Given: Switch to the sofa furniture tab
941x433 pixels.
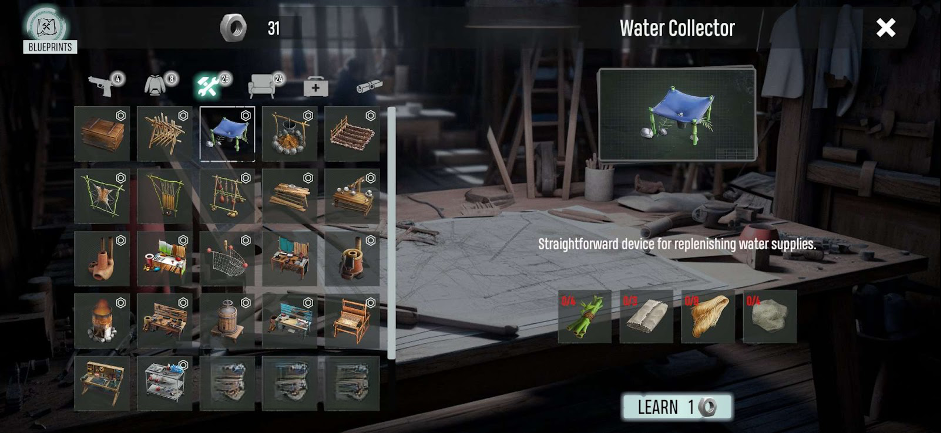Looking at the screenshot, I should [x=264, y=86].
